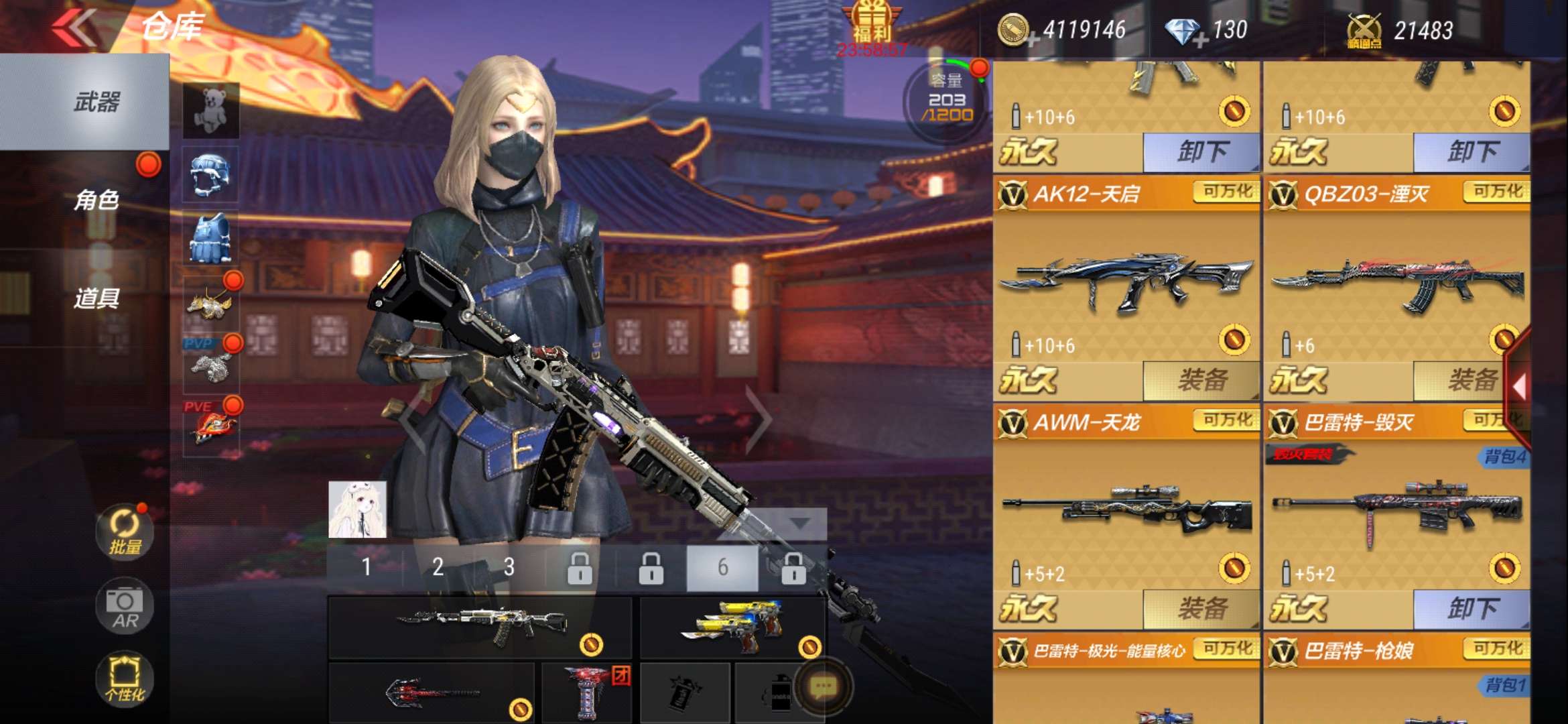
Task: Select the blue helmet equipment slot
Action: click(x=210, y=174)
